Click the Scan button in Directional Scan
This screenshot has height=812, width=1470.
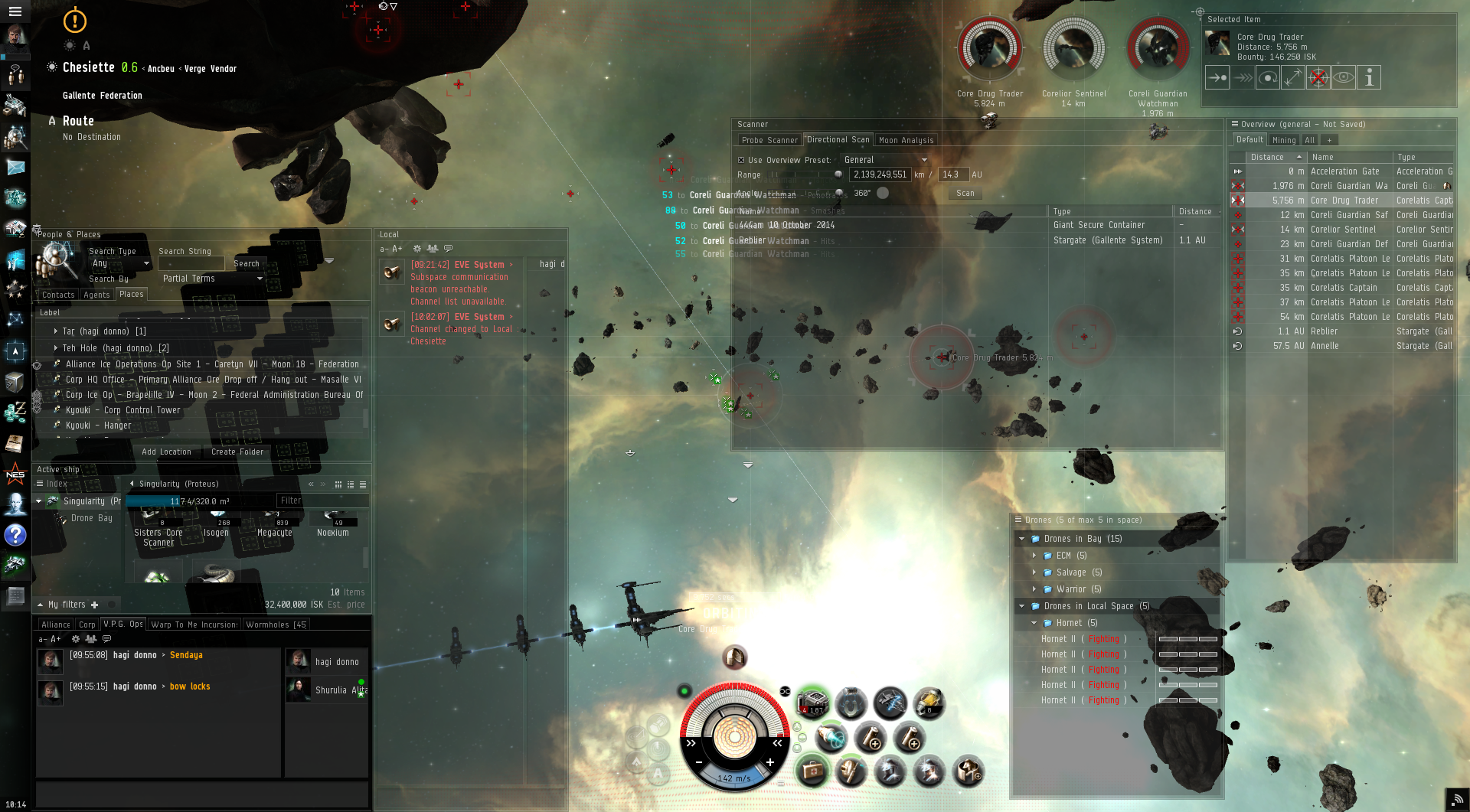[x=965, y=194]
